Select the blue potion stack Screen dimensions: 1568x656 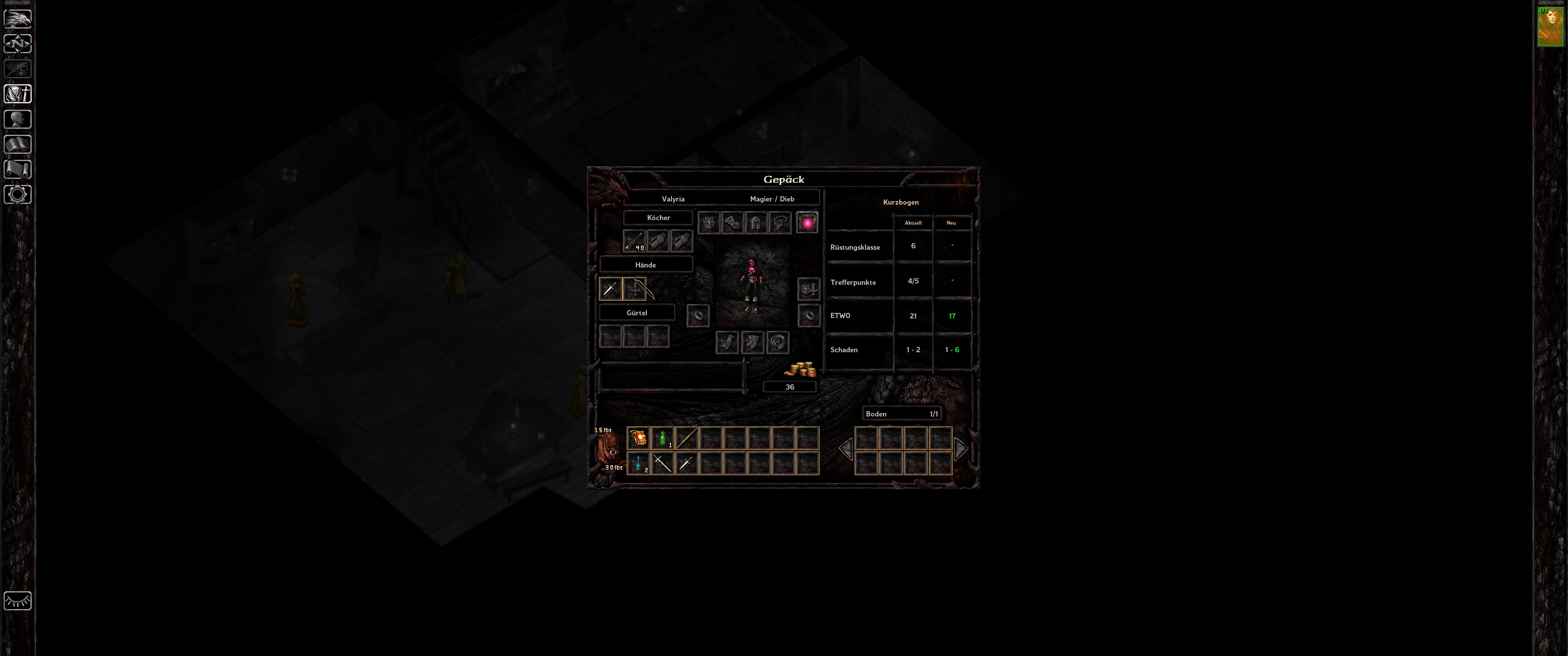coord(638,464)
